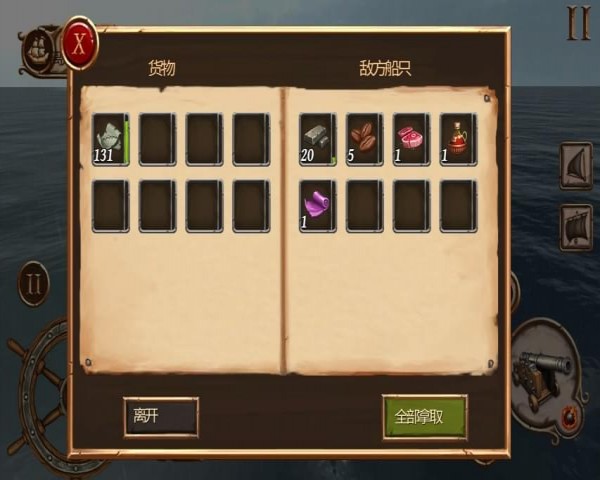Click the 离开 (Leave) button

pyautogui.click(x=160, y=416)
